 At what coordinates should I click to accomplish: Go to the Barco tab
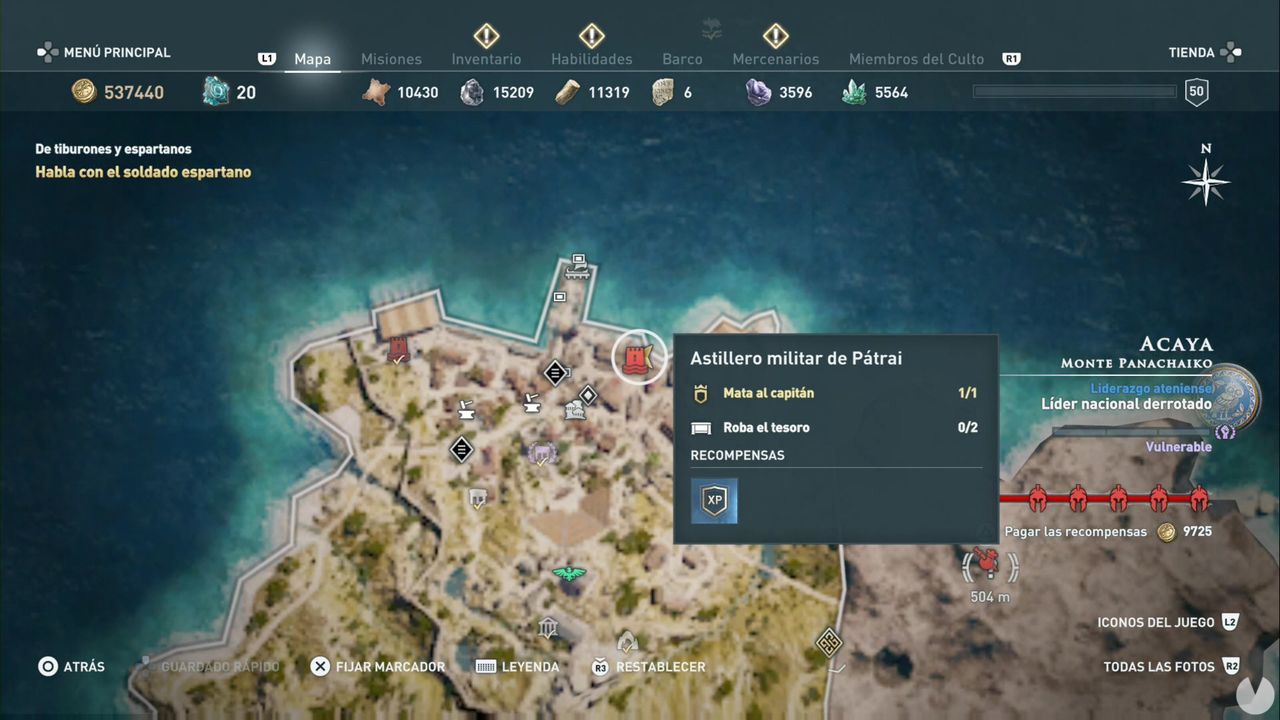(682, 59)
